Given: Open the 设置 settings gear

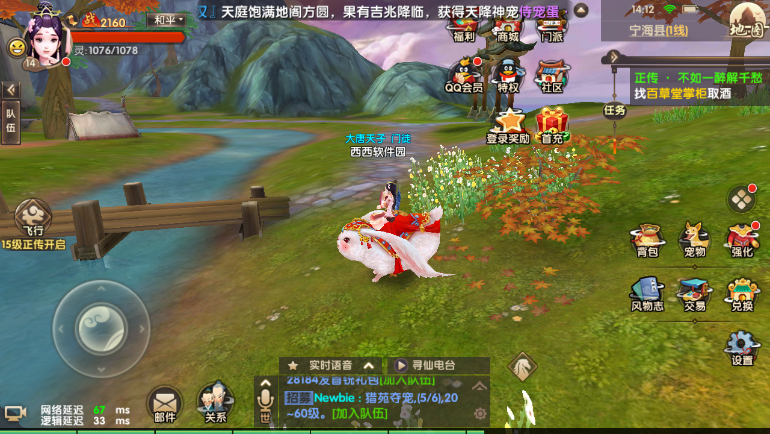Looking at the screenshot, I should point(741,346).
